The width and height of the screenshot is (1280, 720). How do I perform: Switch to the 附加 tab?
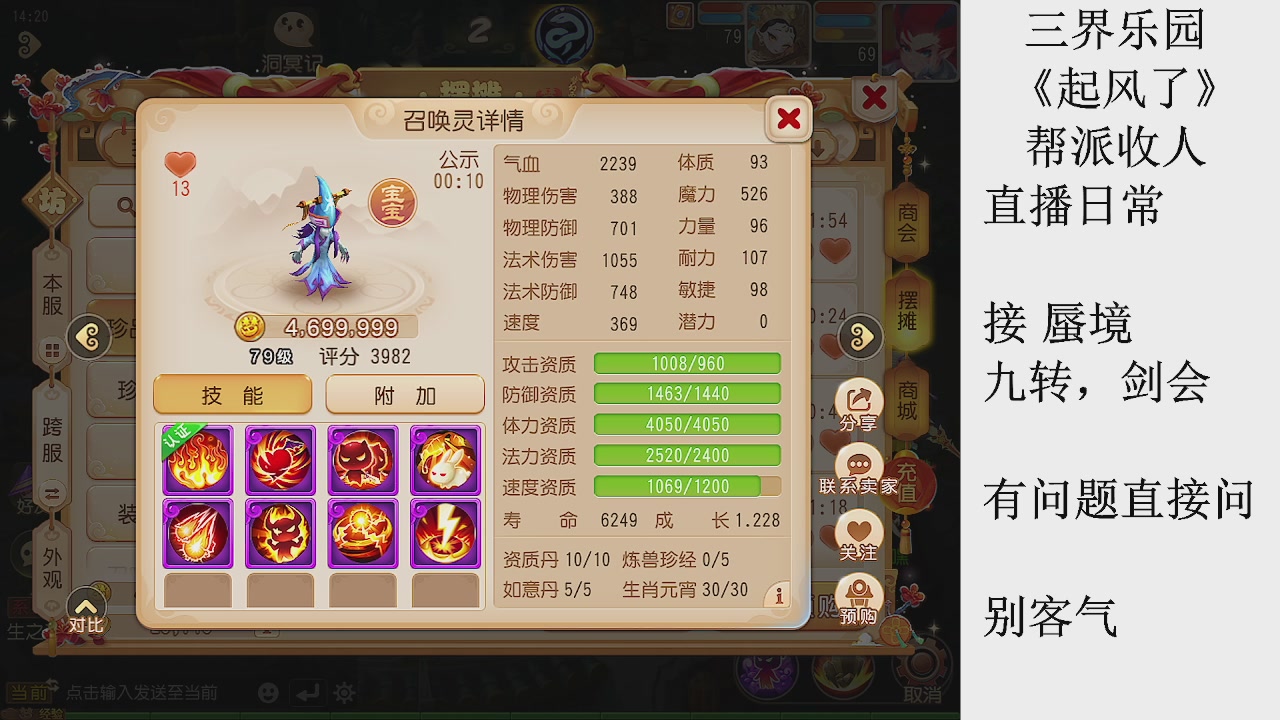click(x=404, y=395)
